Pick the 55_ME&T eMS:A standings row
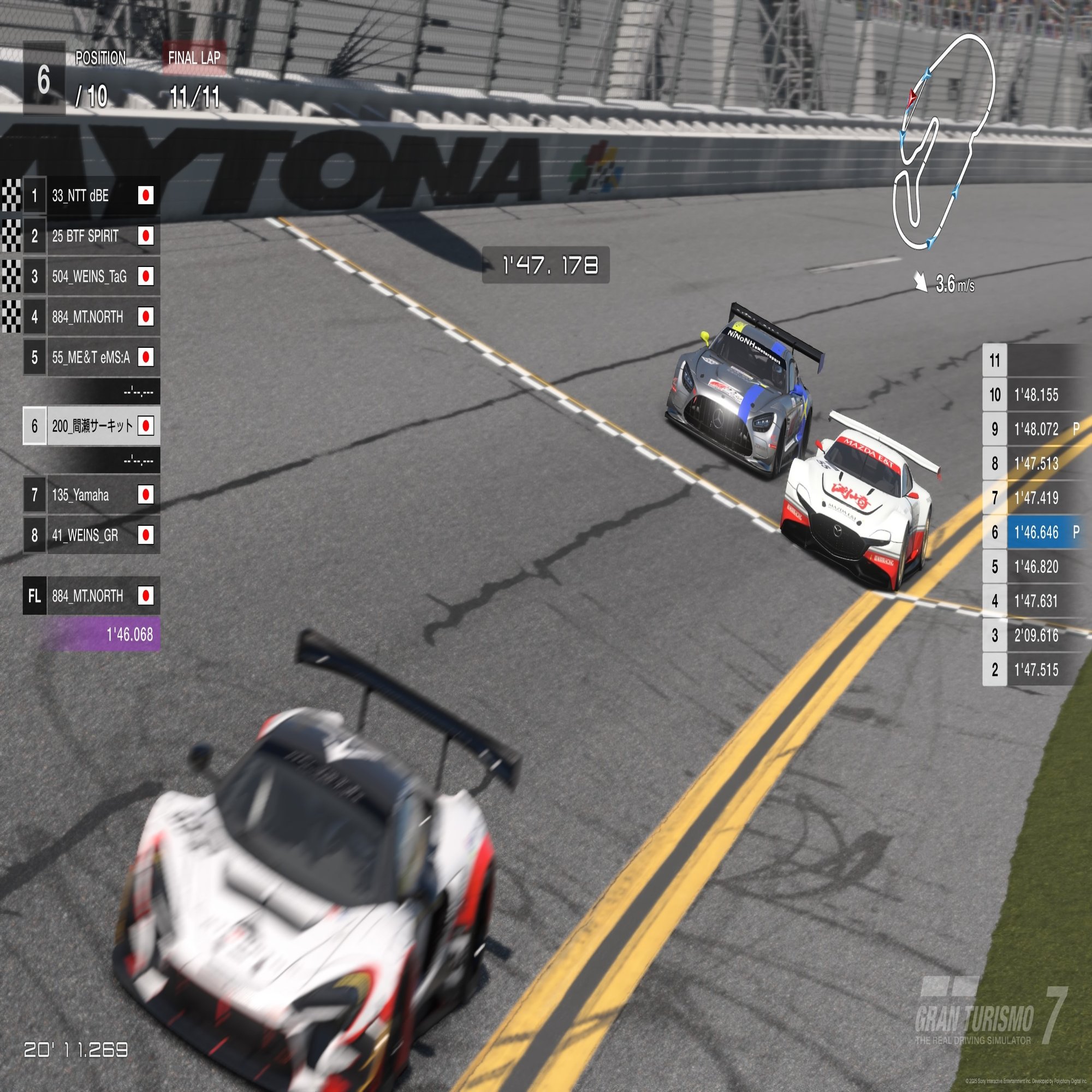1092x1092 pixels. [91, 357]
